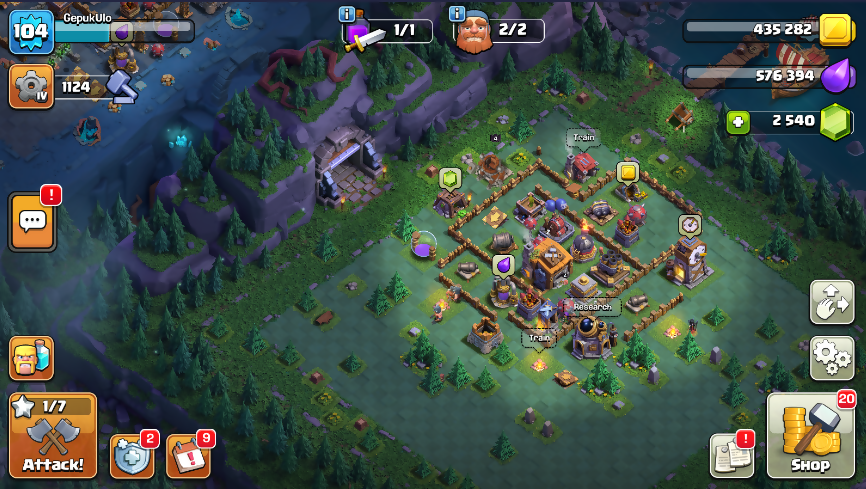
Task: Open the calendar events icon
Action: 187,456
